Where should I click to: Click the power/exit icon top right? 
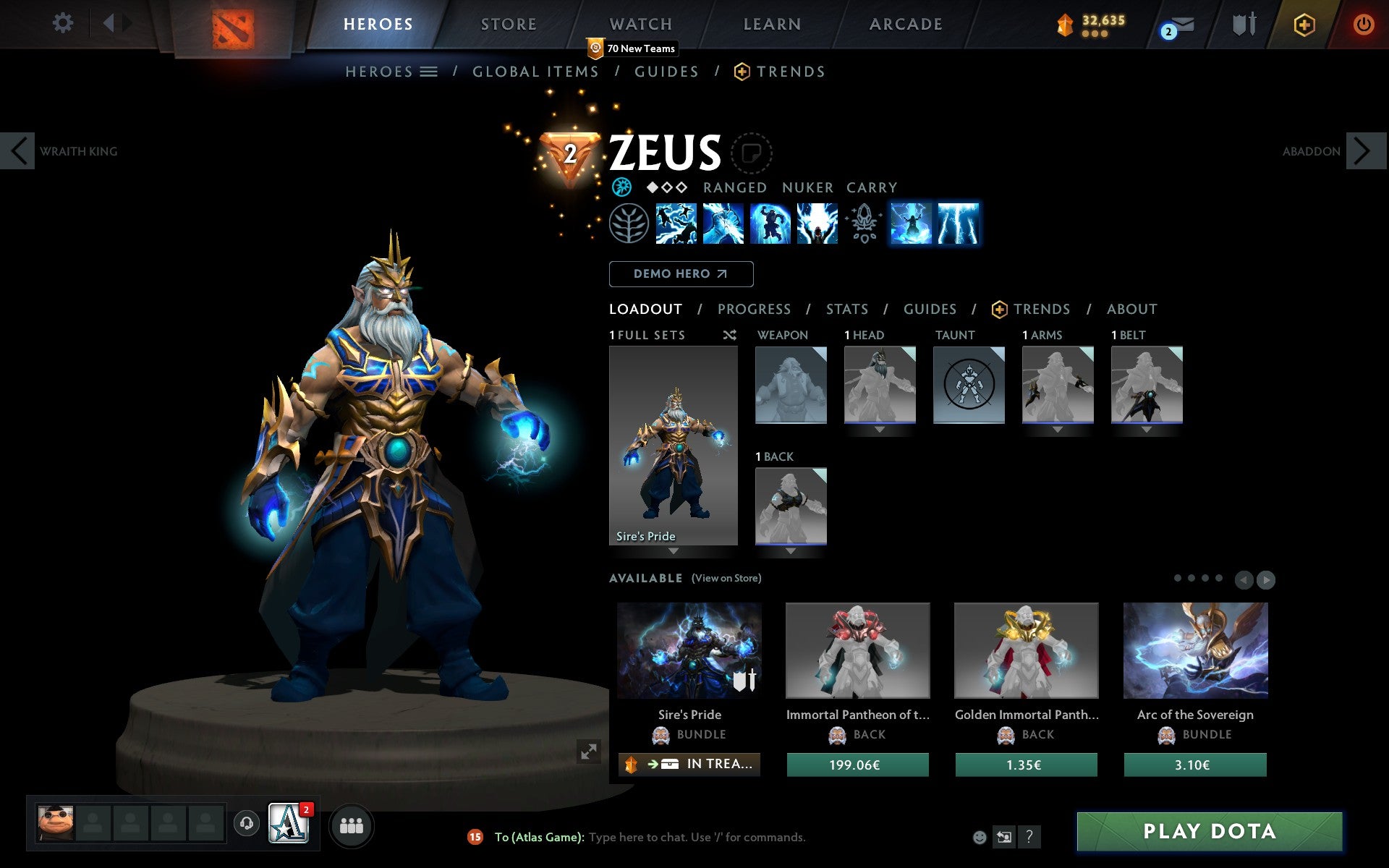click(x=1364, y=22)
